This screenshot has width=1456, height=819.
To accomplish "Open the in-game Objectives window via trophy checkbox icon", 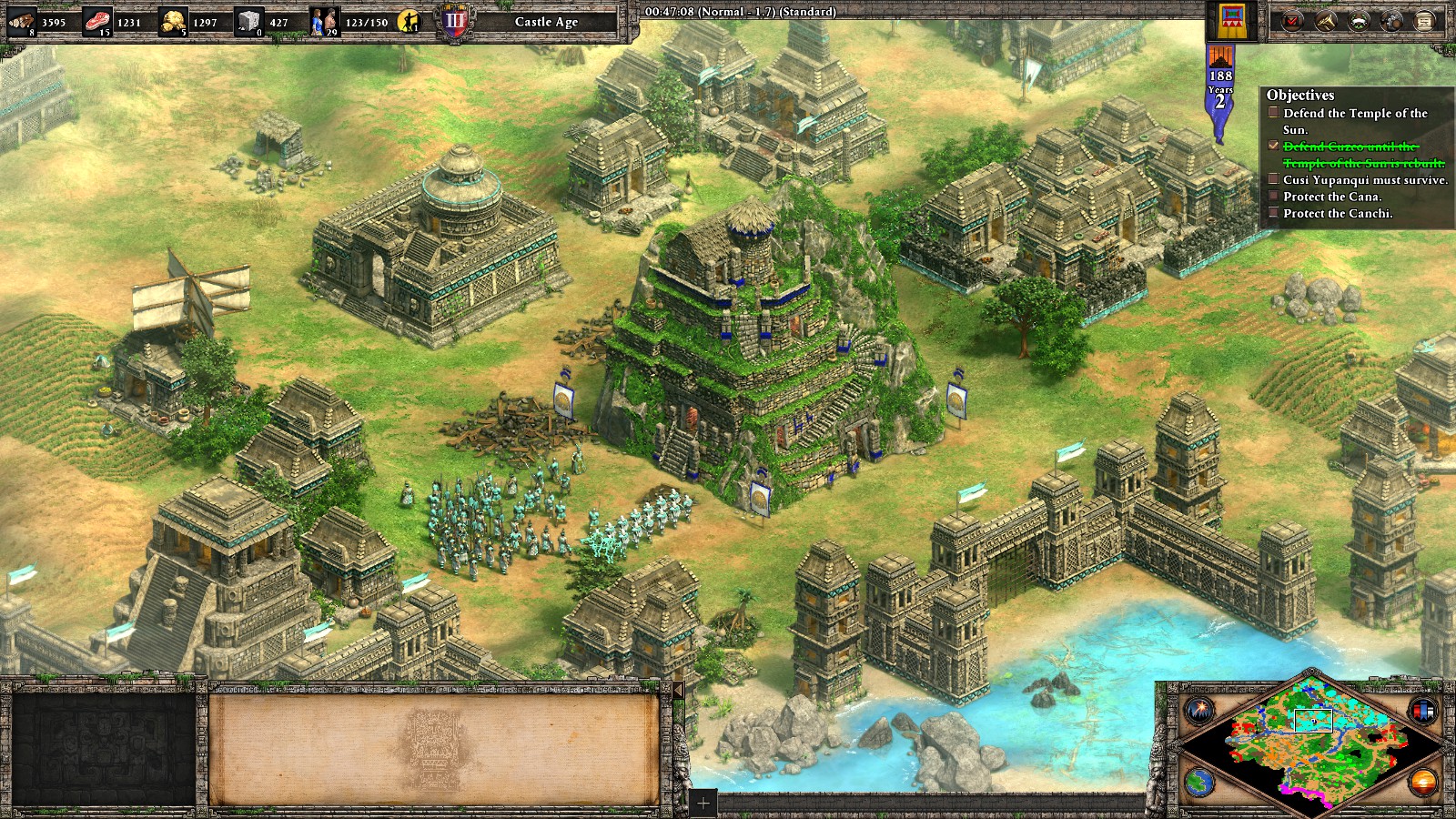I will pos(1290,20).
